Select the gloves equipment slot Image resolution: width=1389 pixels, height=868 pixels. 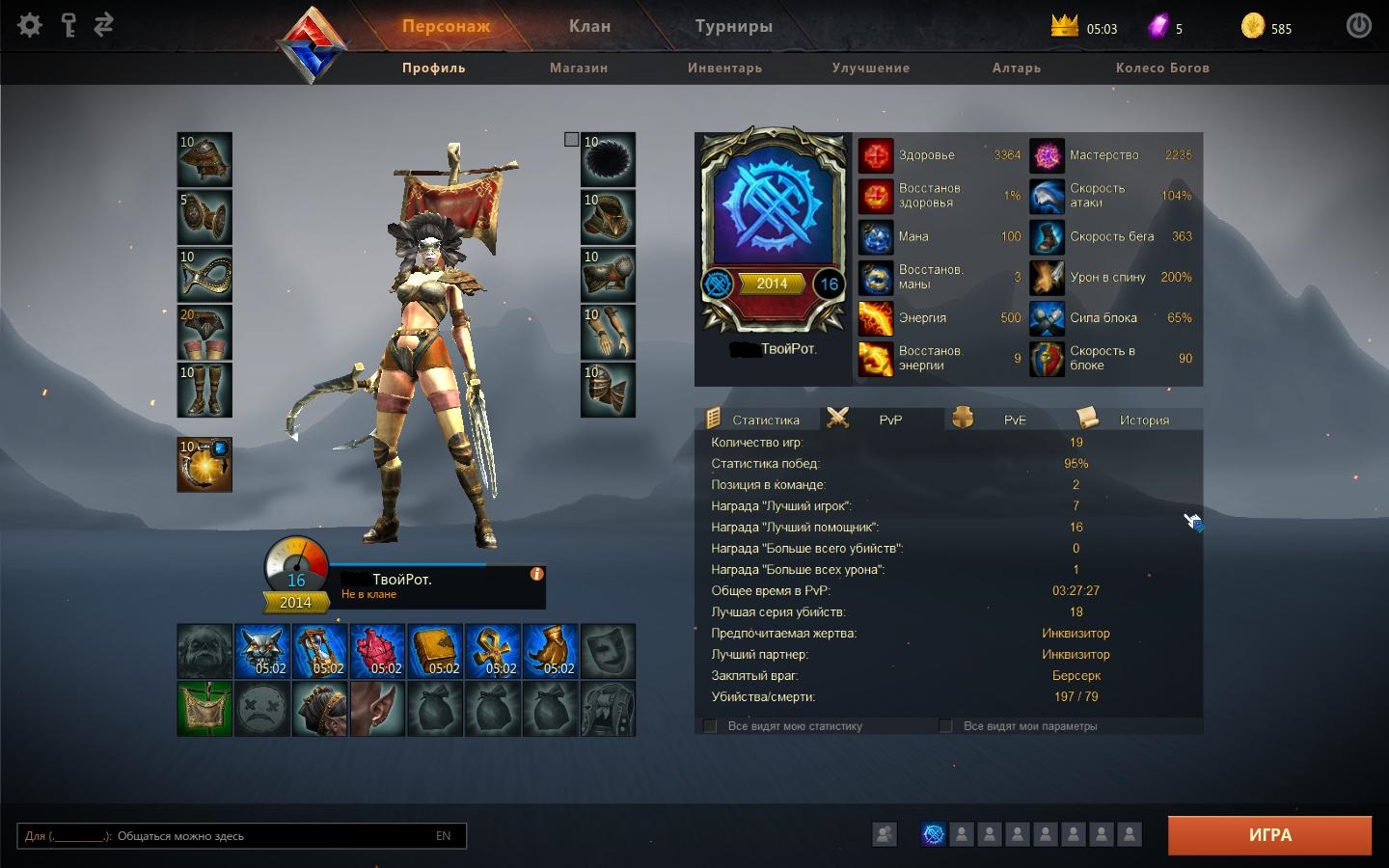608,333
